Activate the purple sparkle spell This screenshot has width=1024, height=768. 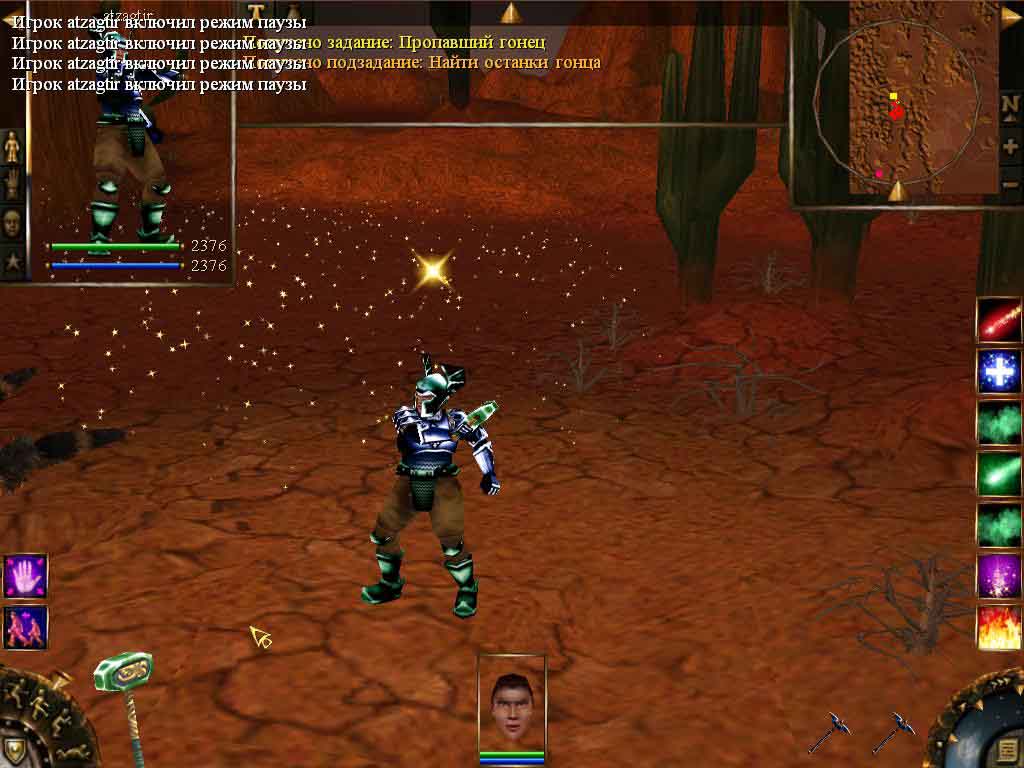pos(999,575)
